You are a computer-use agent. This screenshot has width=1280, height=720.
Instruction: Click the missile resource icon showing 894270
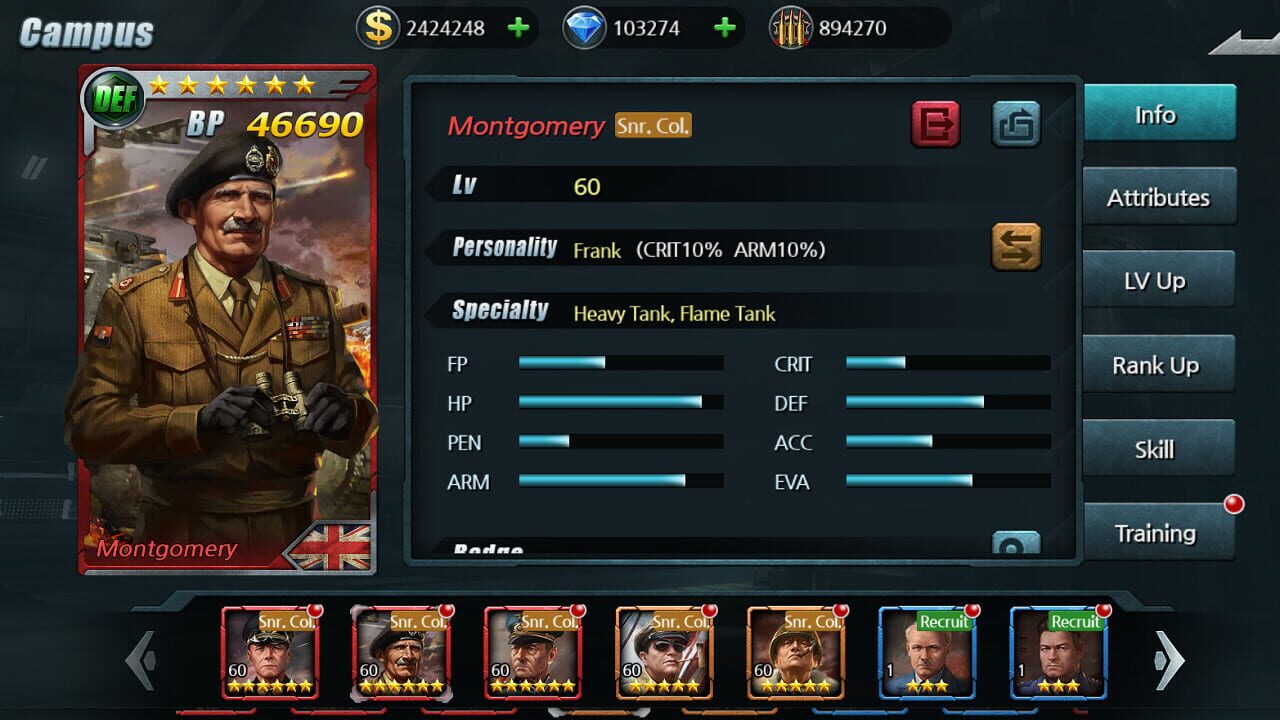[x=787, y=27]
